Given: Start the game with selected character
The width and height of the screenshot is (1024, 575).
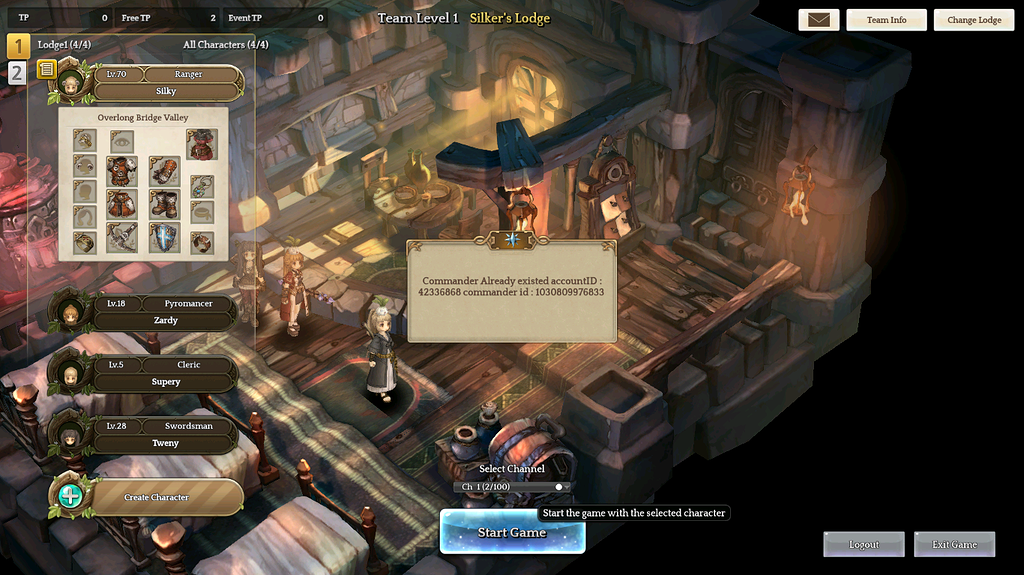Looking at the screenshot, I should click(x=512, y=532).
